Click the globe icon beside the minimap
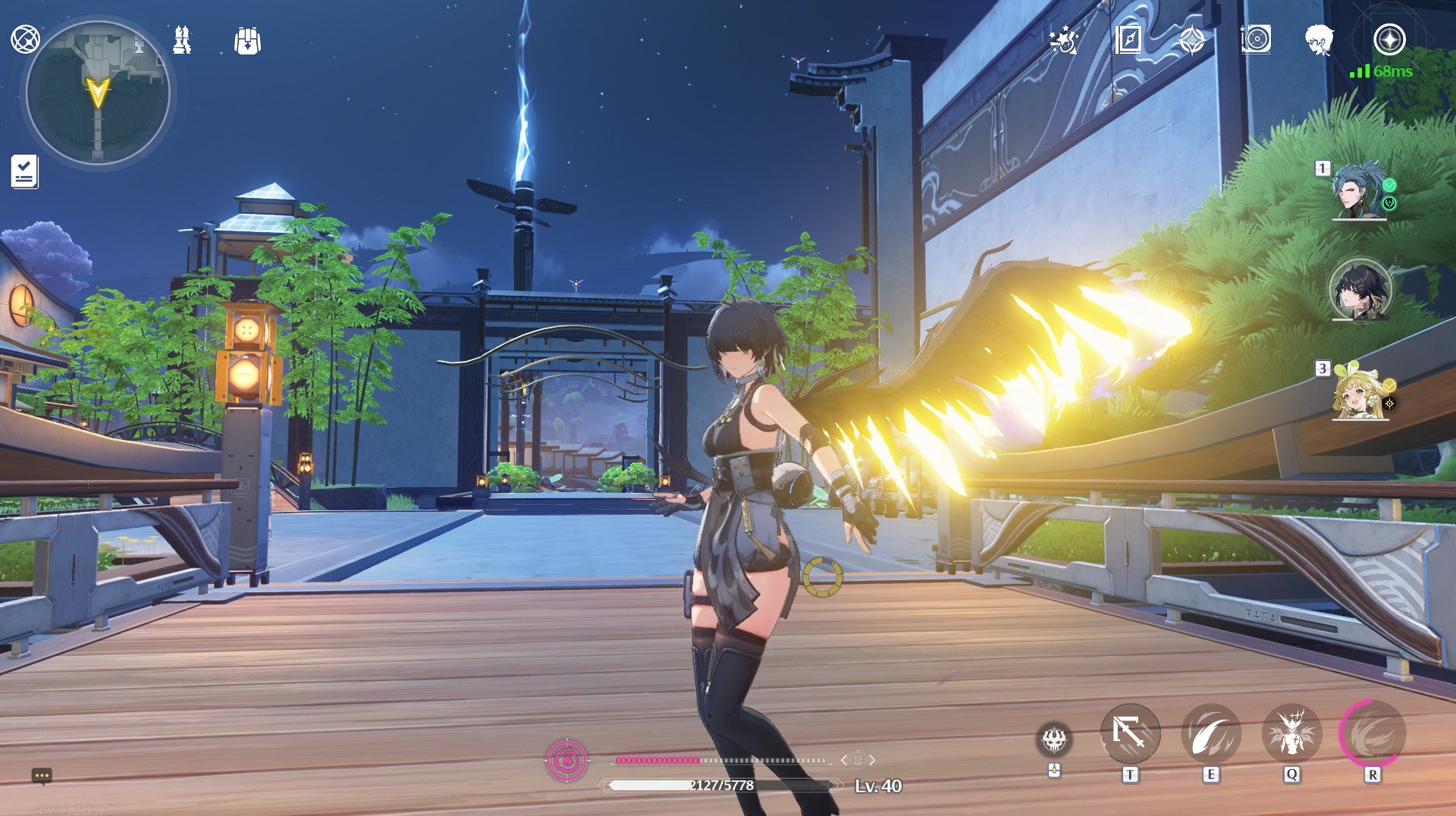 [25, 39]
